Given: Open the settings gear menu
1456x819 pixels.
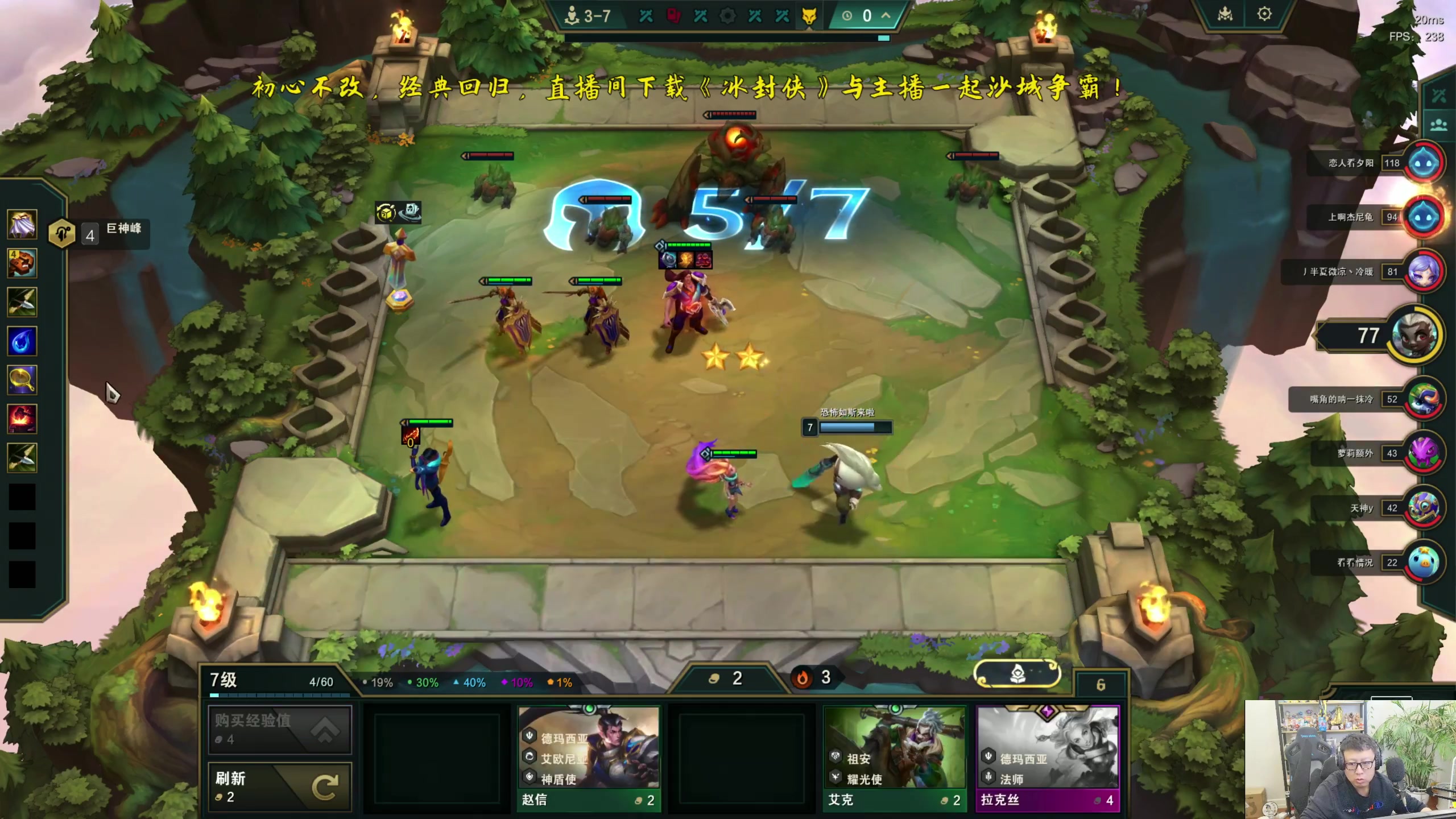Looking at the screenshot, I should click(x=1264, y=14).
